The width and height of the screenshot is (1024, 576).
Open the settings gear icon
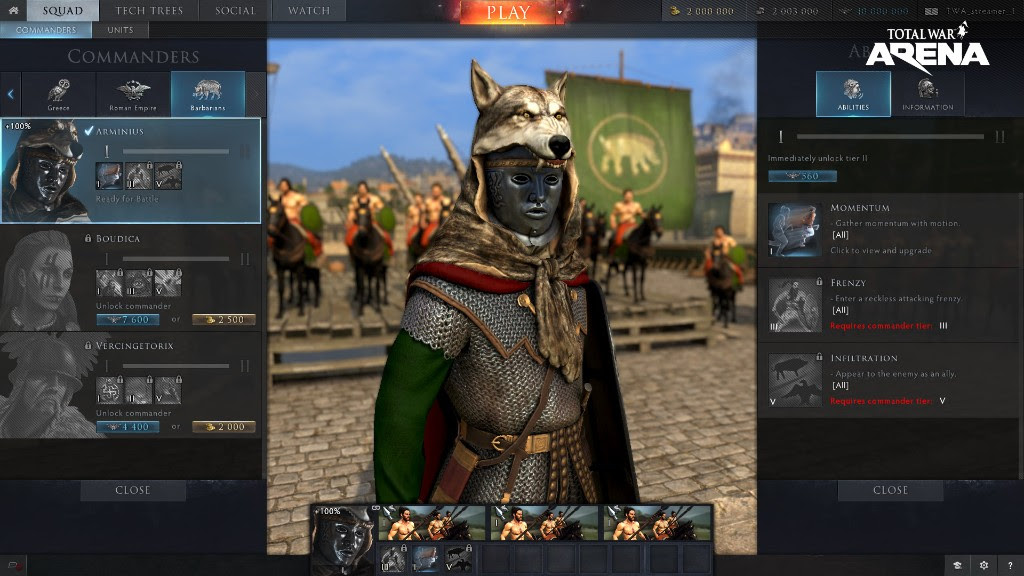tap(984, 565)
